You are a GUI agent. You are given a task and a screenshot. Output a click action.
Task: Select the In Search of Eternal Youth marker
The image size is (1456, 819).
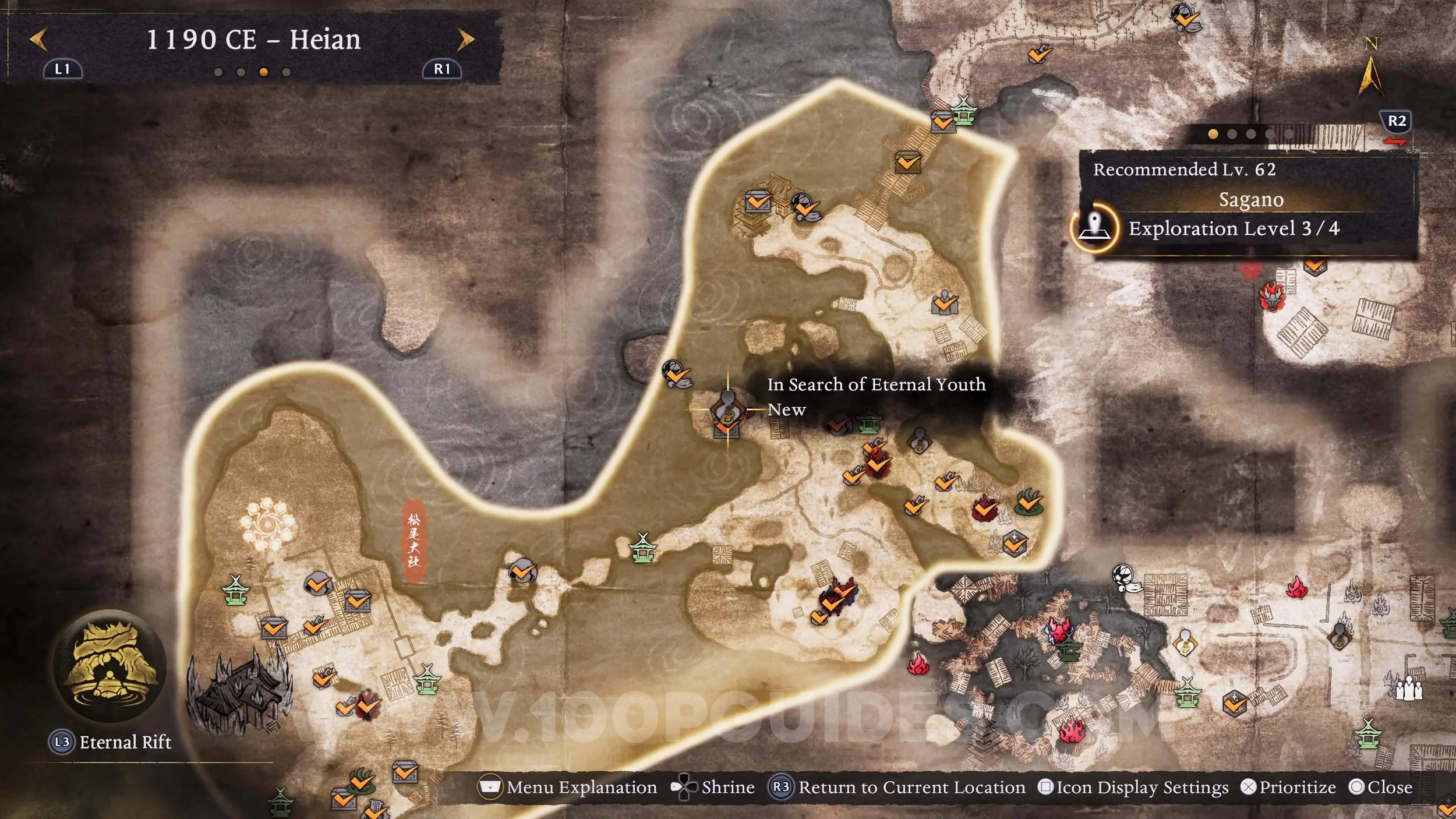pos(727,409)
